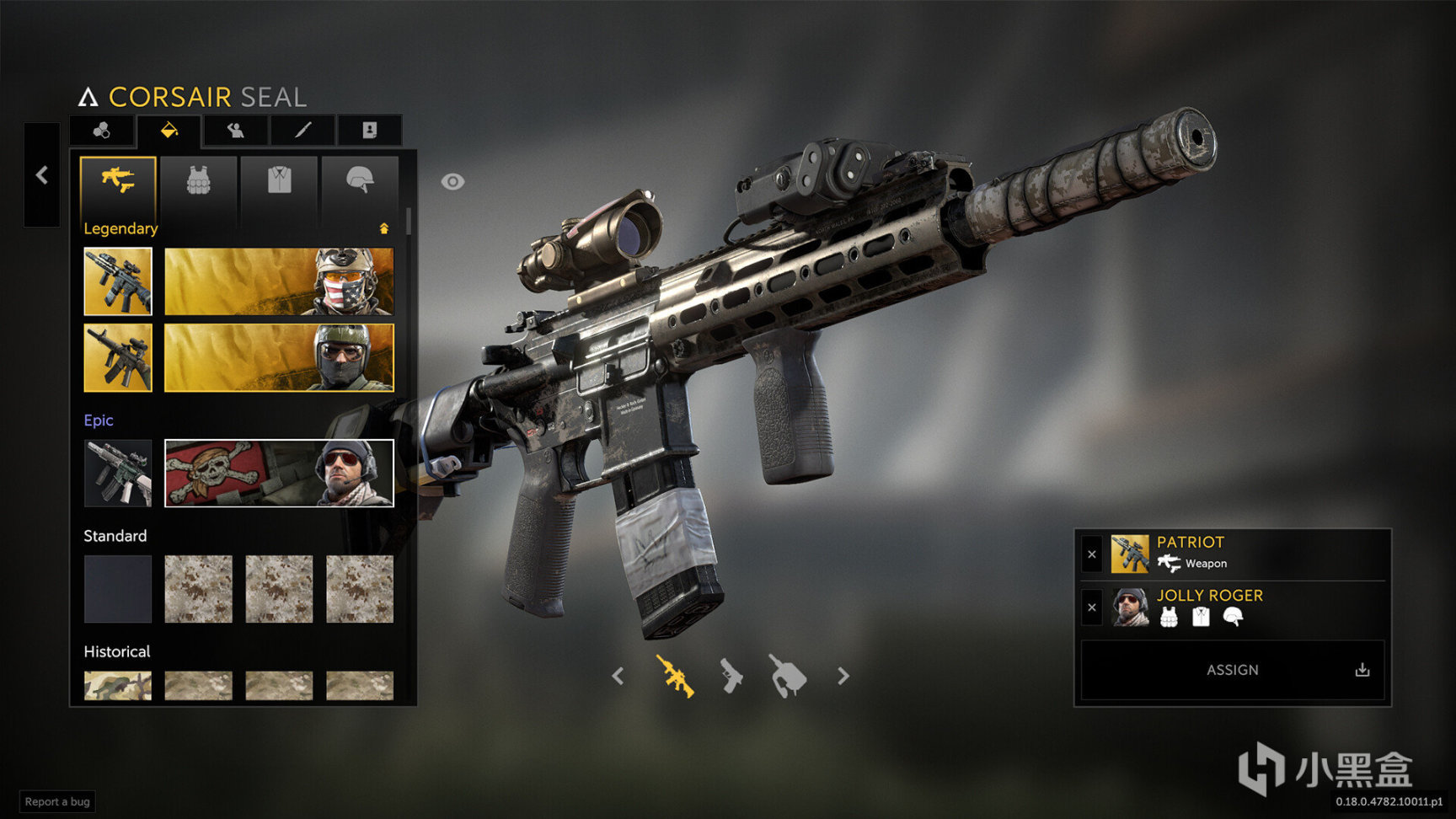Open the Report a bug link
The height and width of the screenshot is (819, 1456).
coord(57,801)
